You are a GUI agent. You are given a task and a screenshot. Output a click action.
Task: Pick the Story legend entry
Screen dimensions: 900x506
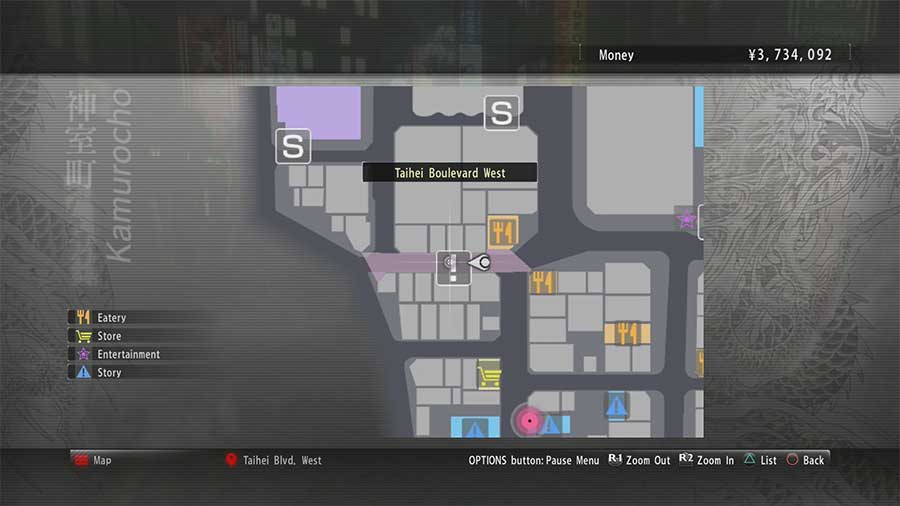[x=108, y=372]
